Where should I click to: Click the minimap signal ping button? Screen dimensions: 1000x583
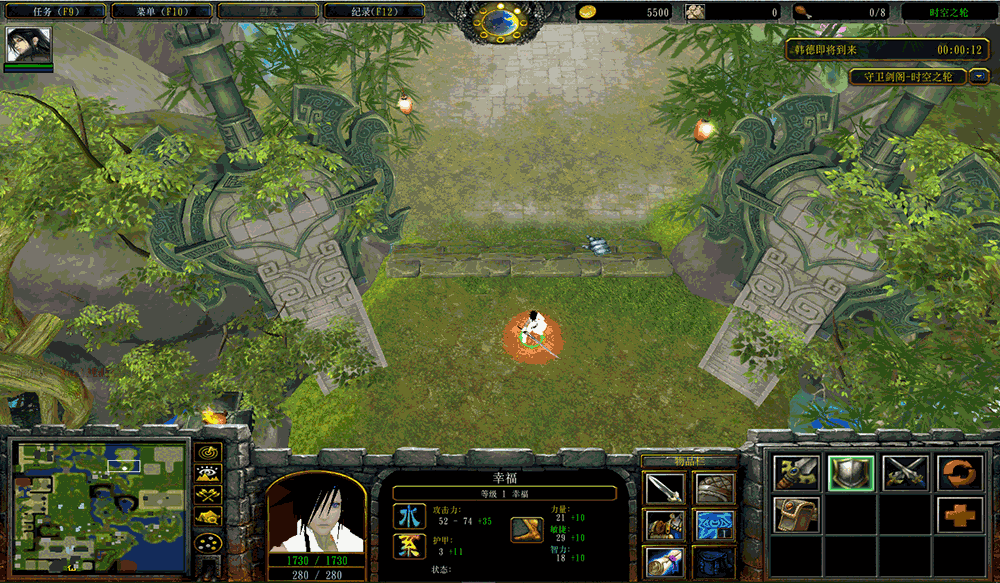(x=208, y=451)
